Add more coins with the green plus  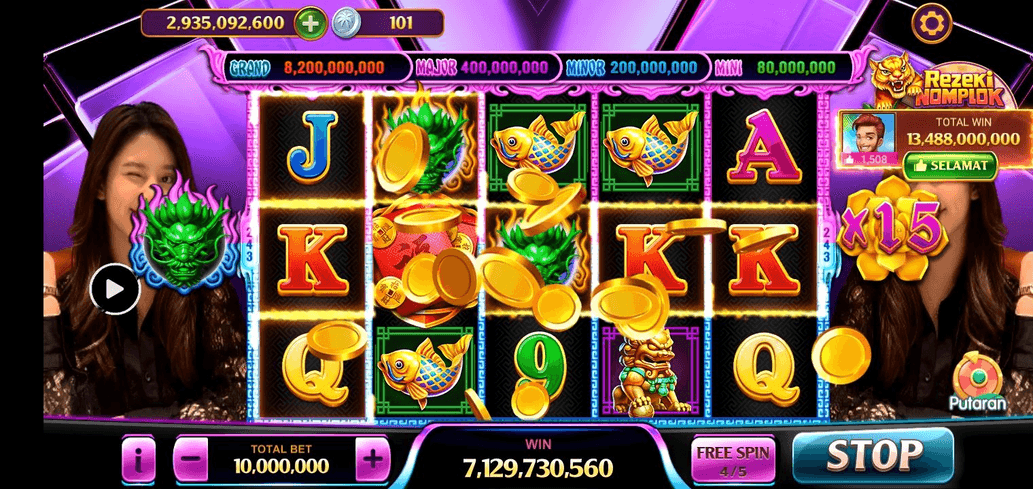click(x=310, y=22)
